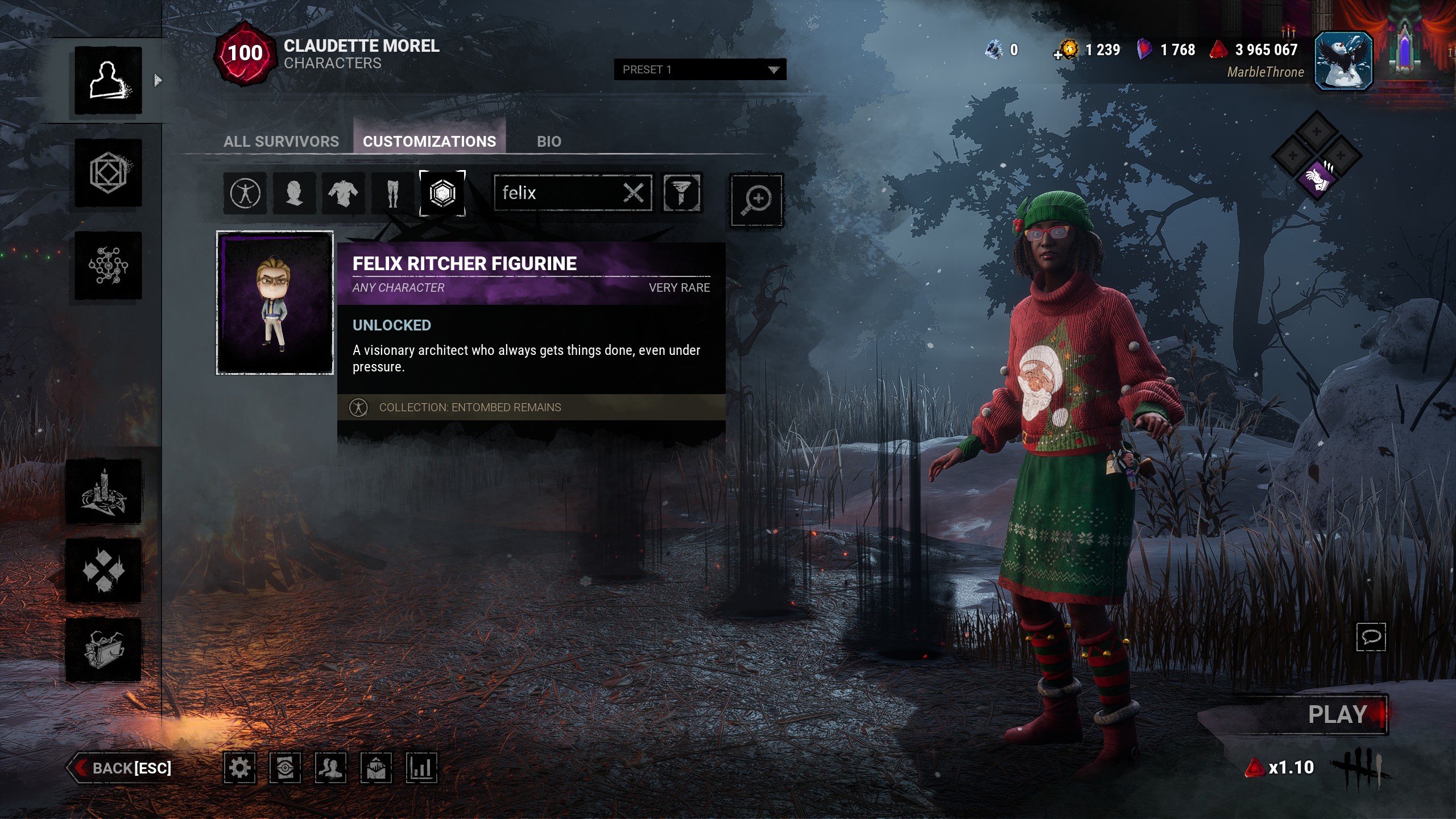
Task: Choose the Felix Ritcher Figurine charm
Action: [275, 303]
